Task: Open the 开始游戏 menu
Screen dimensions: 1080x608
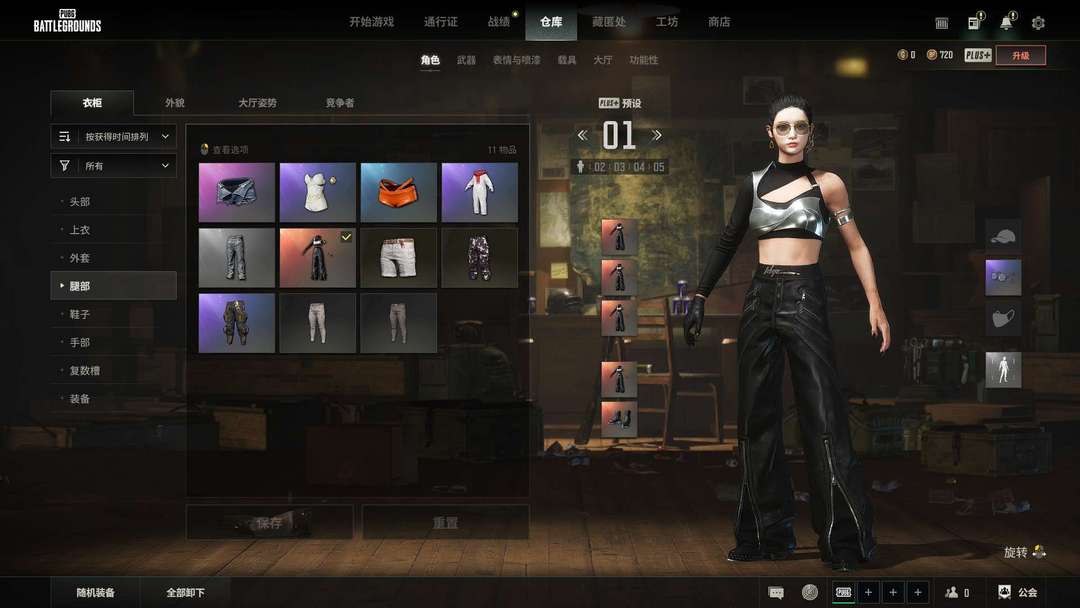Action: click(371, 22)
